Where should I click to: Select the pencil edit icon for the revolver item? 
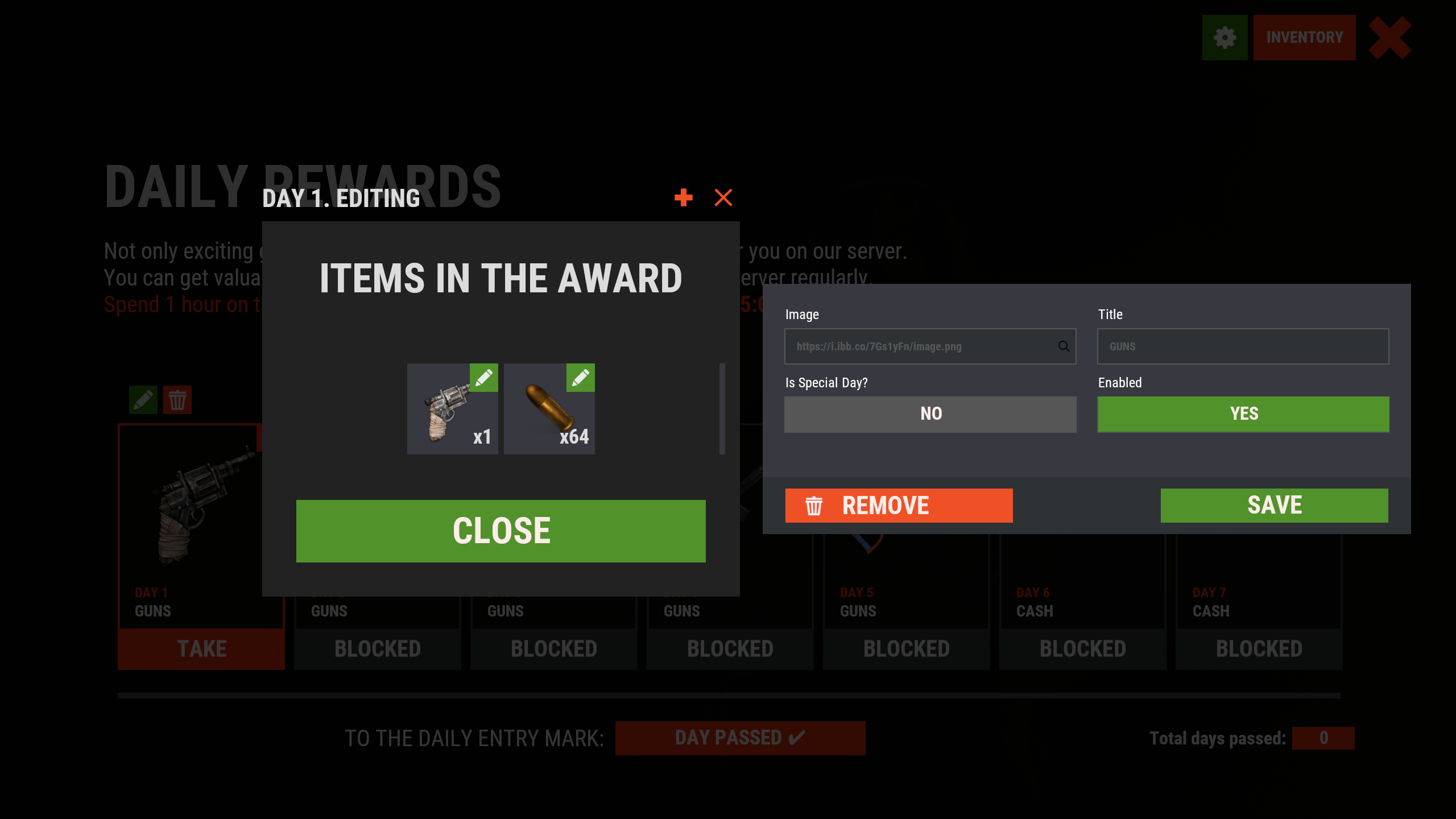coord(484,378)
